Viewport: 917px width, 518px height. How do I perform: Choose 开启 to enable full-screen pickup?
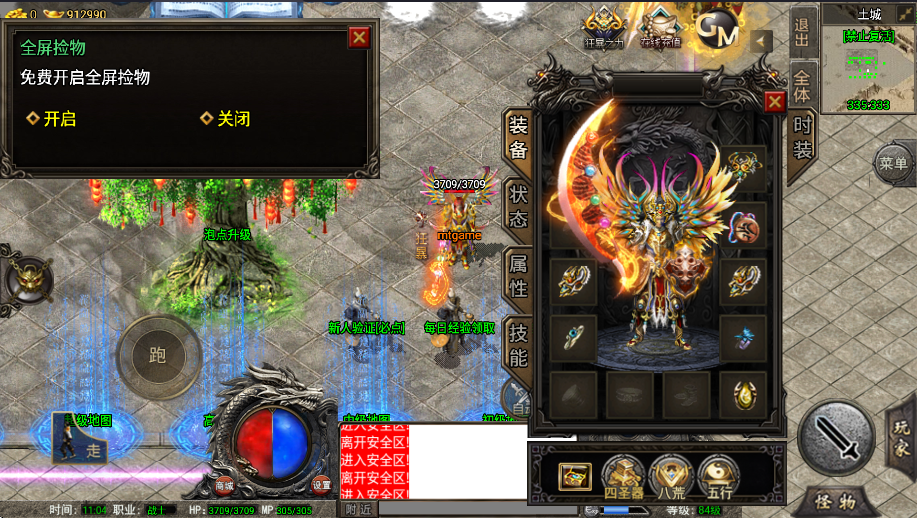point(52,119)
